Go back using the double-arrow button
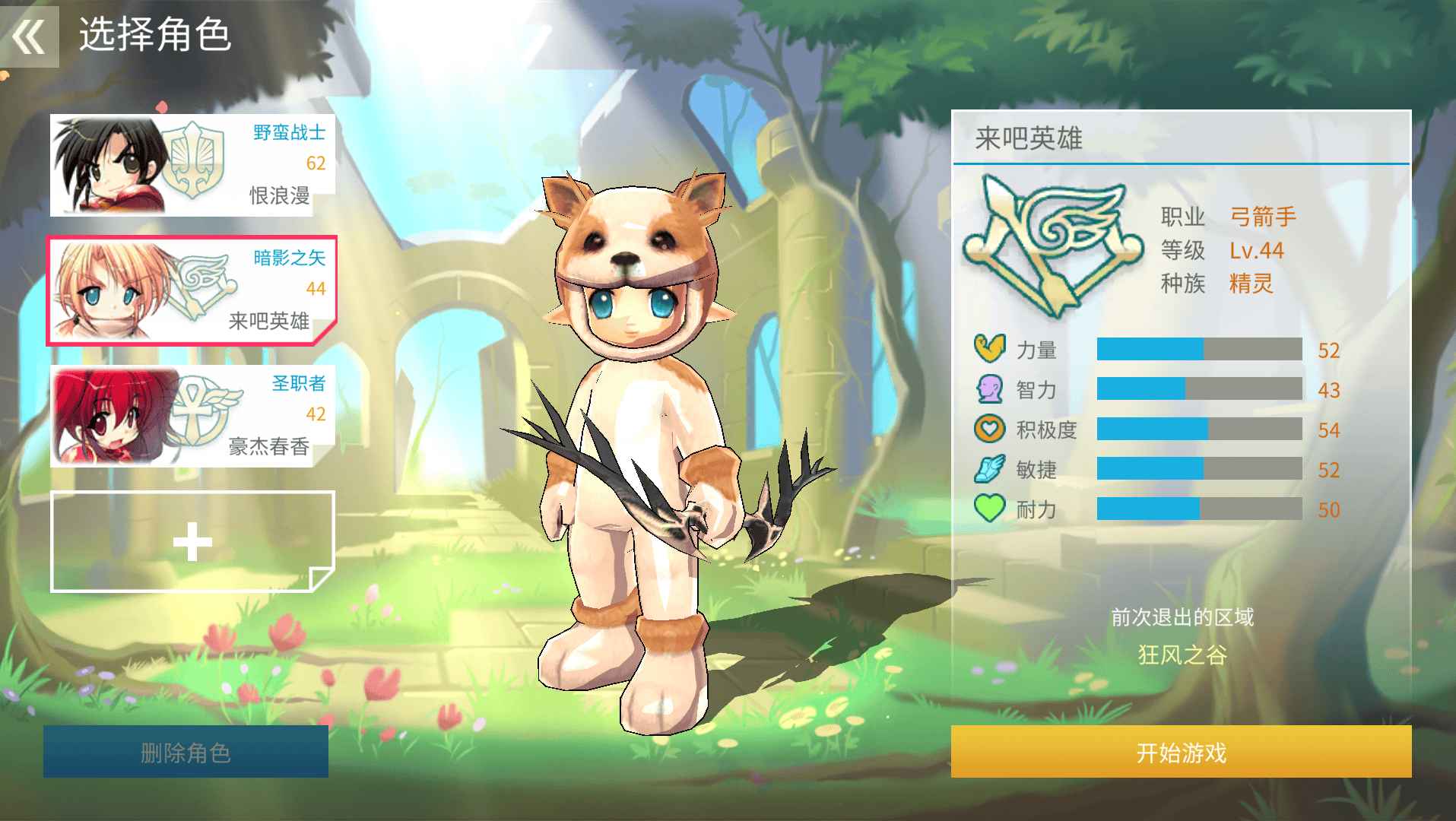The image size is (1456, 821). coord(29,36)
